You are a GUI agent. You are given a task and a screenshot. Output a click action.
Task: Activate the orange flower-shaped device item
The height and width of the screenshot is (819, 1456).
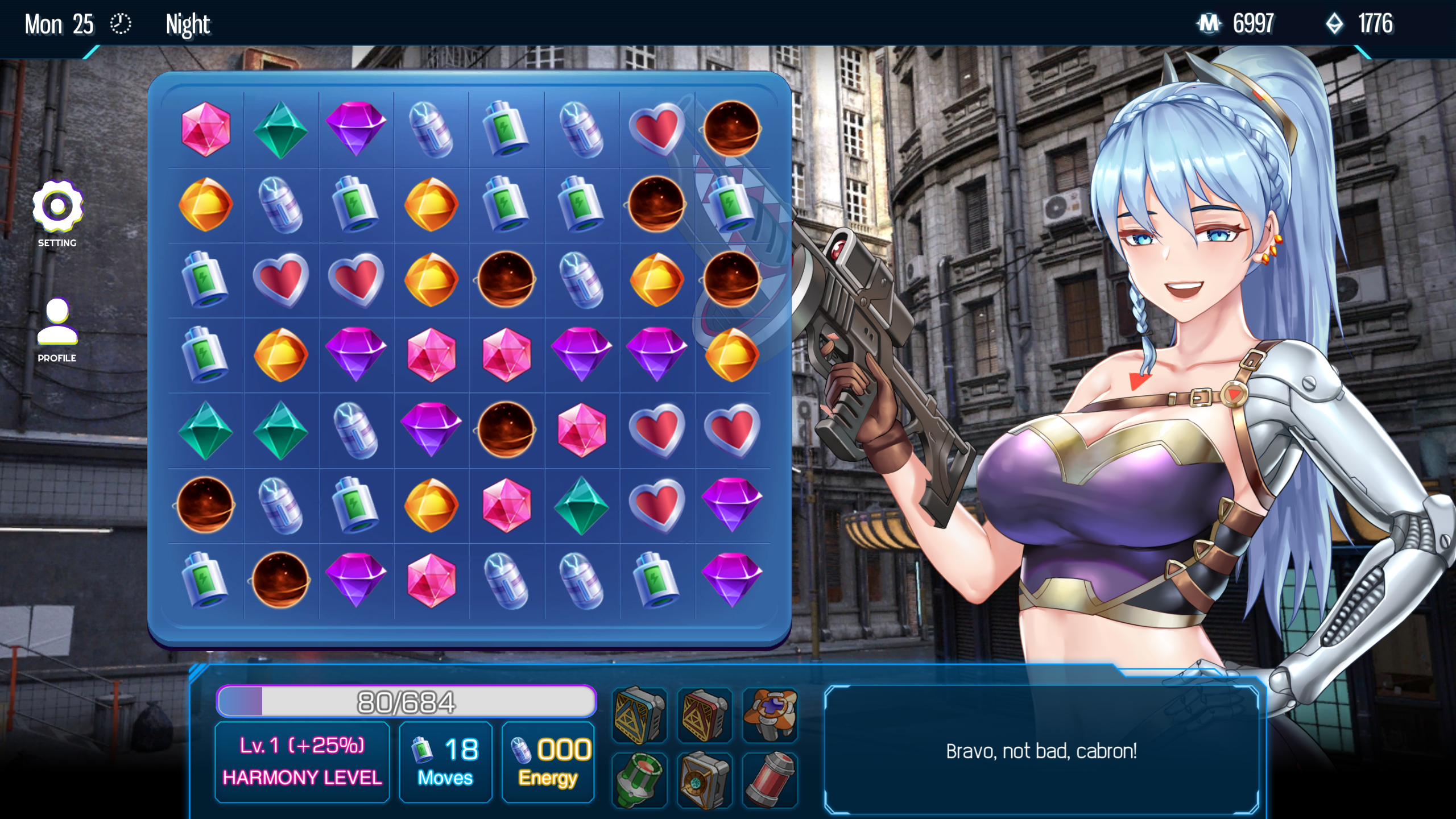[x=770, y=713]
